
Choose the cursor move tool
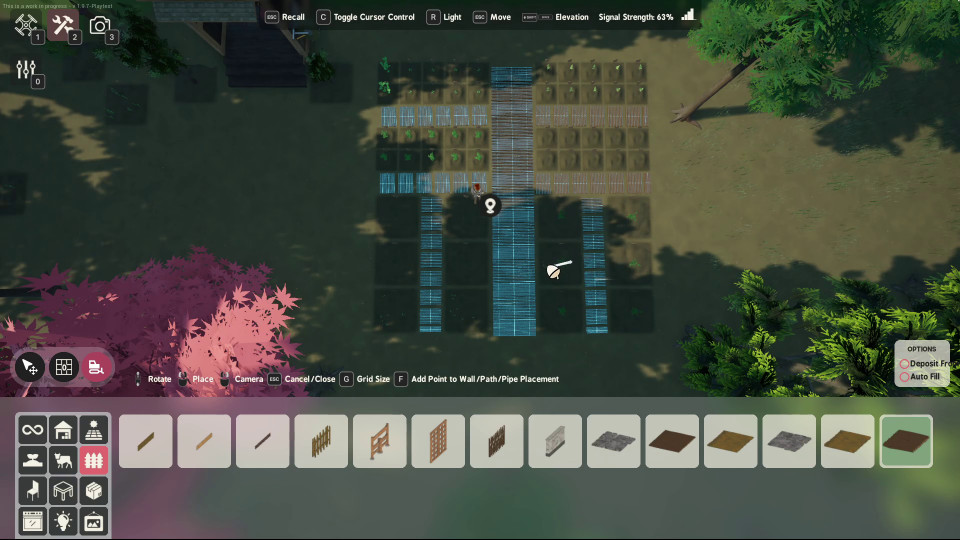pos(29,367)
